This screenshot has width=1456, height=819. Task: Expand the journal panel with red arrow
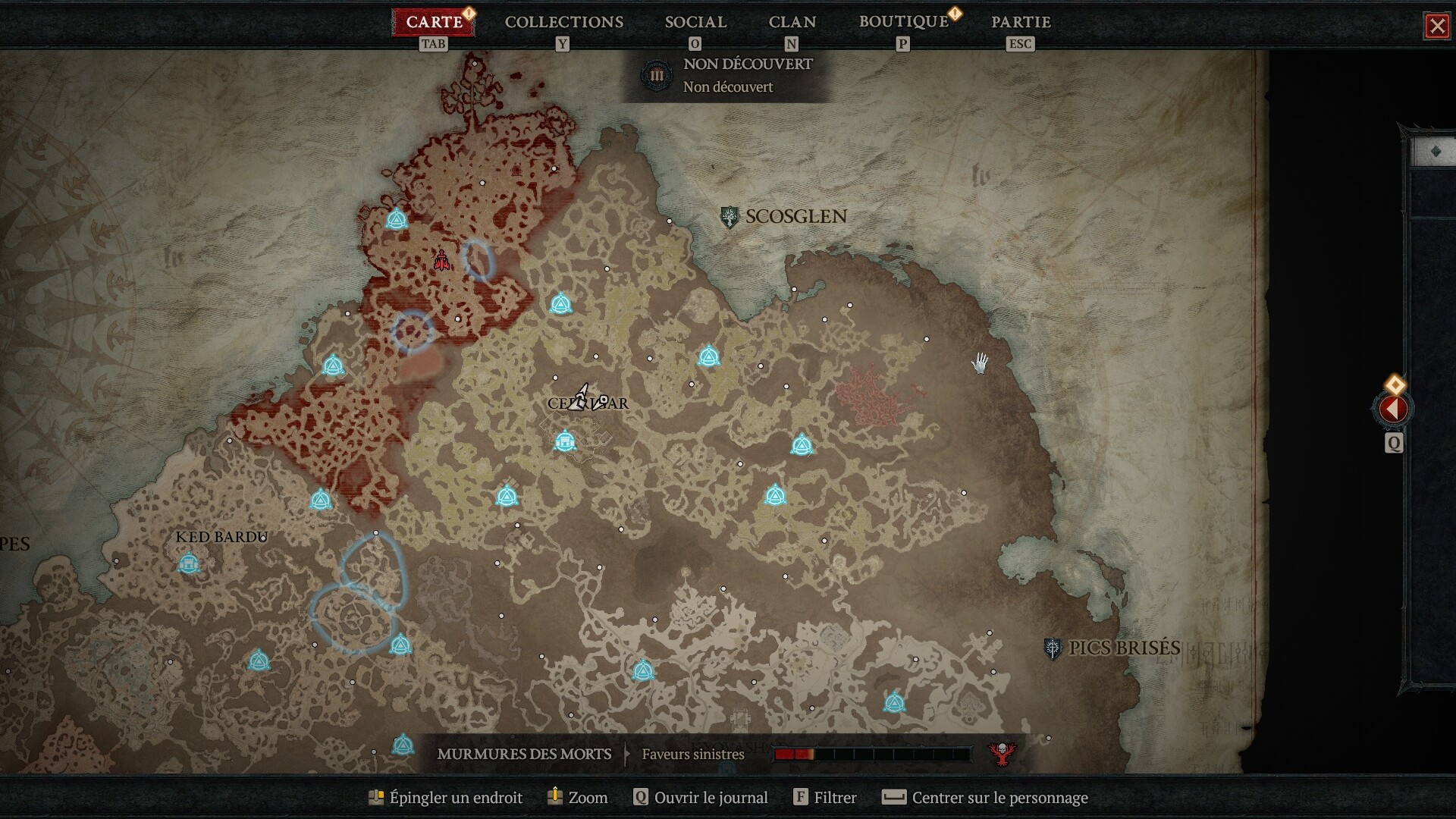[x=1392, y=409]
